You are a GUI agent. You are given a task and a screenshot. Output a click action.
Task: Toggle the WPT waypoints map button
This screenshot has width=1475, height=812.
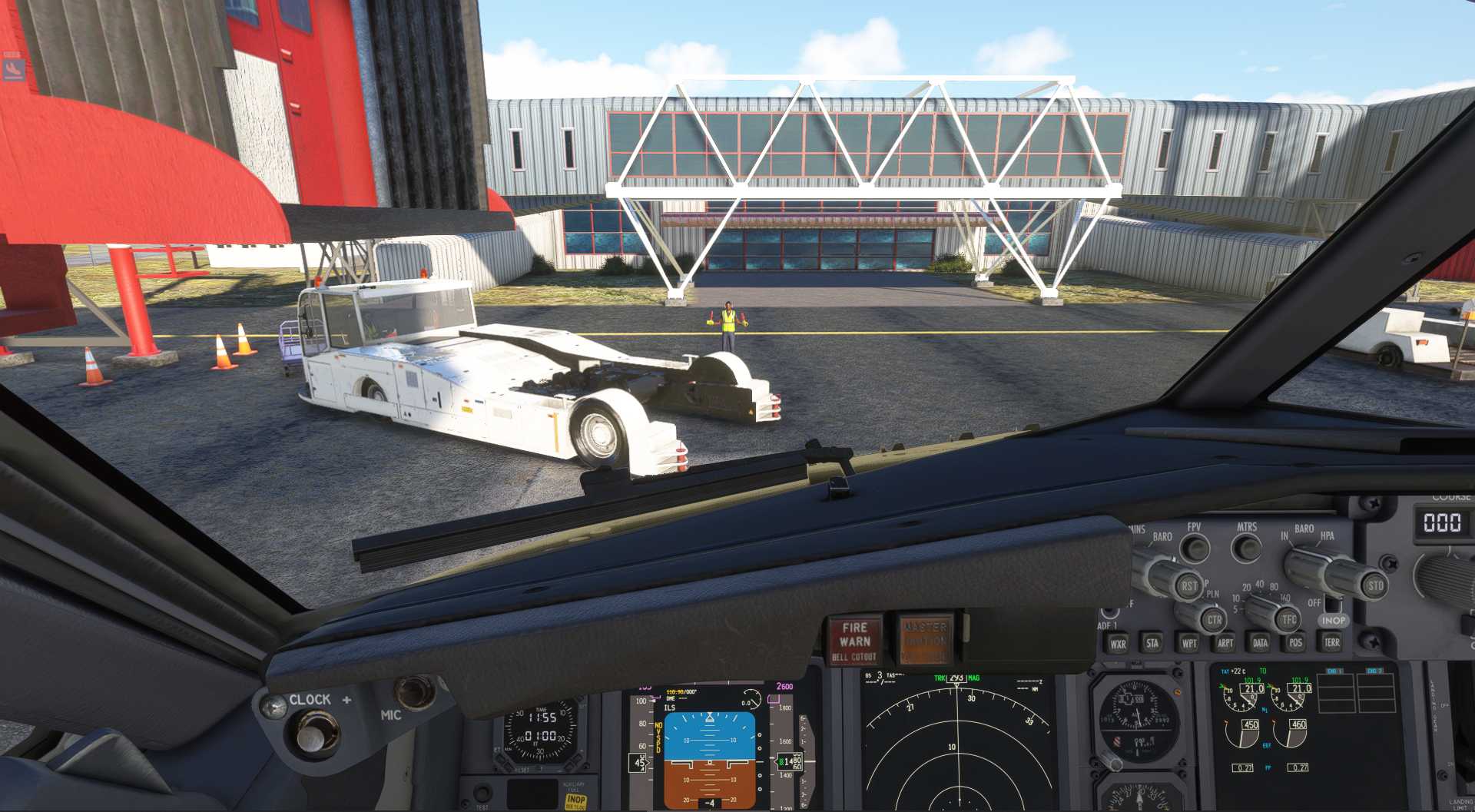pyautogui.click(x=1188, y=643)
